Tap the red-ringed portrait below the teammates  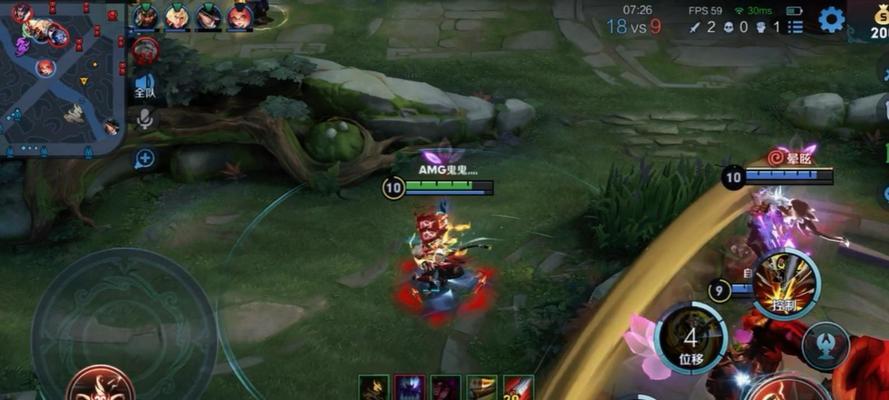(146, 50)
